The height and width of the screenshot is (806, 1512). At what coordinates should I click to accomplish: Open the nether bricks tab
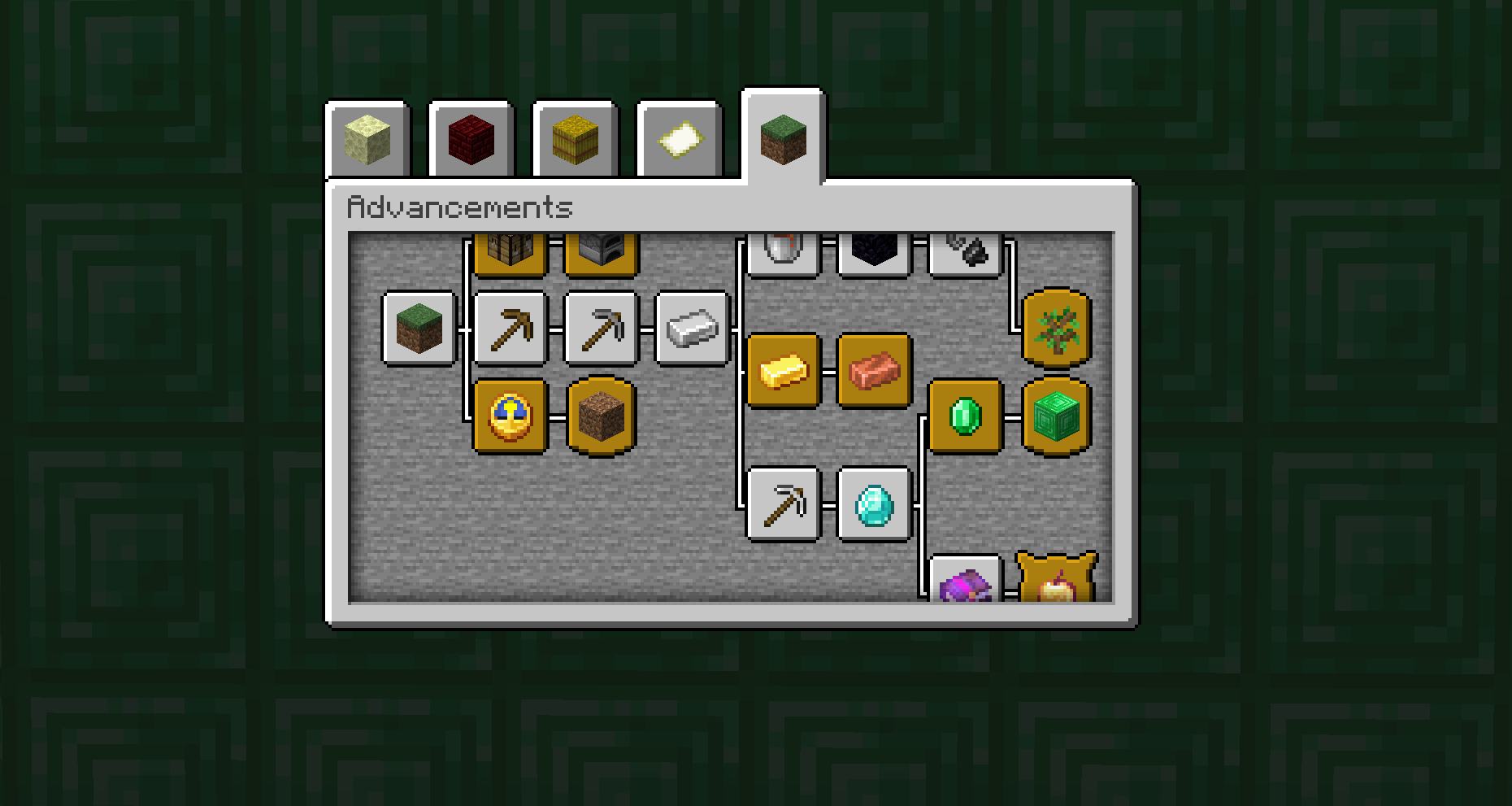(470, 138)
